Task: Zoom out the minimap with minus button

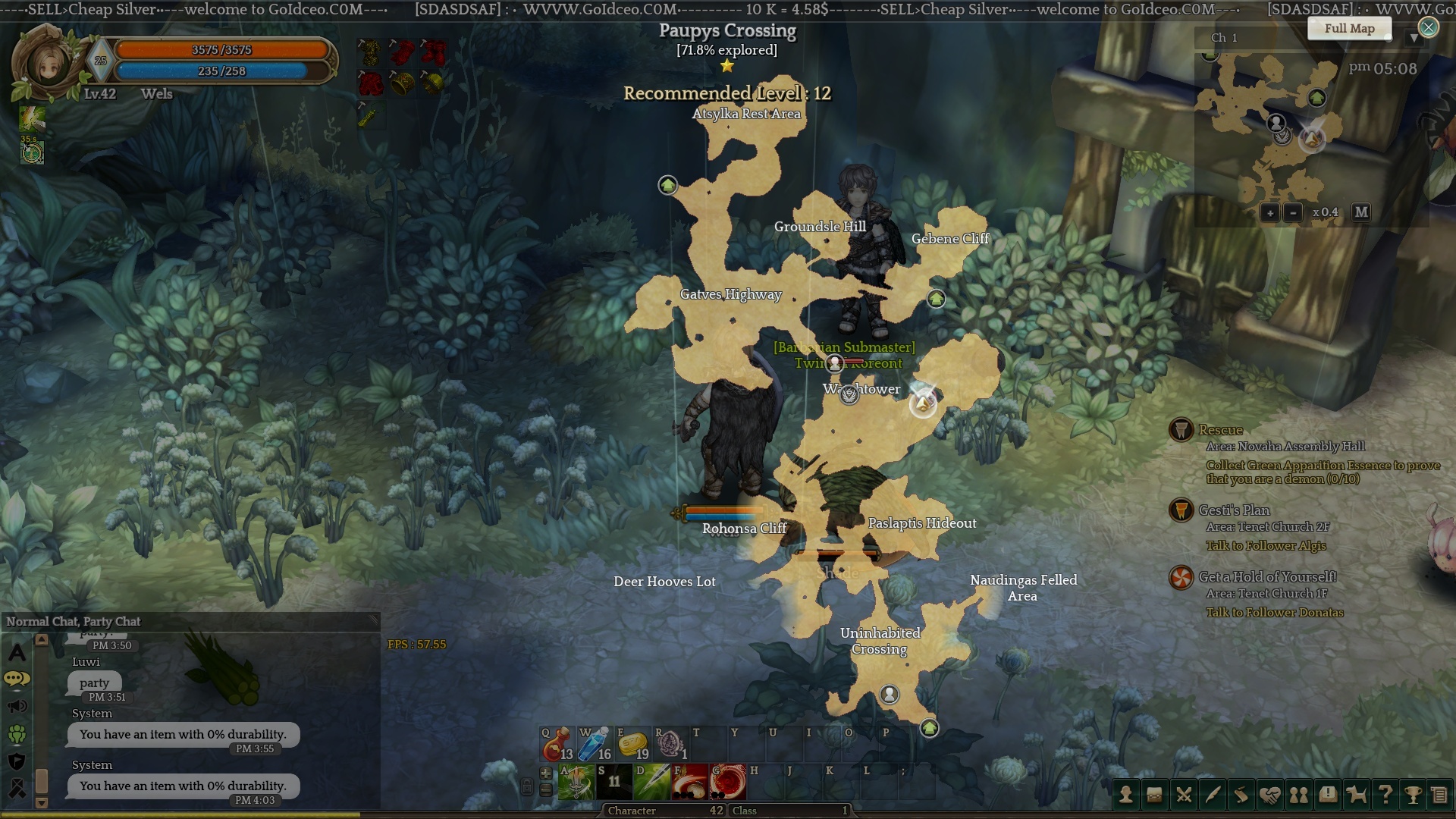Action: click(x=1293, y=213)
